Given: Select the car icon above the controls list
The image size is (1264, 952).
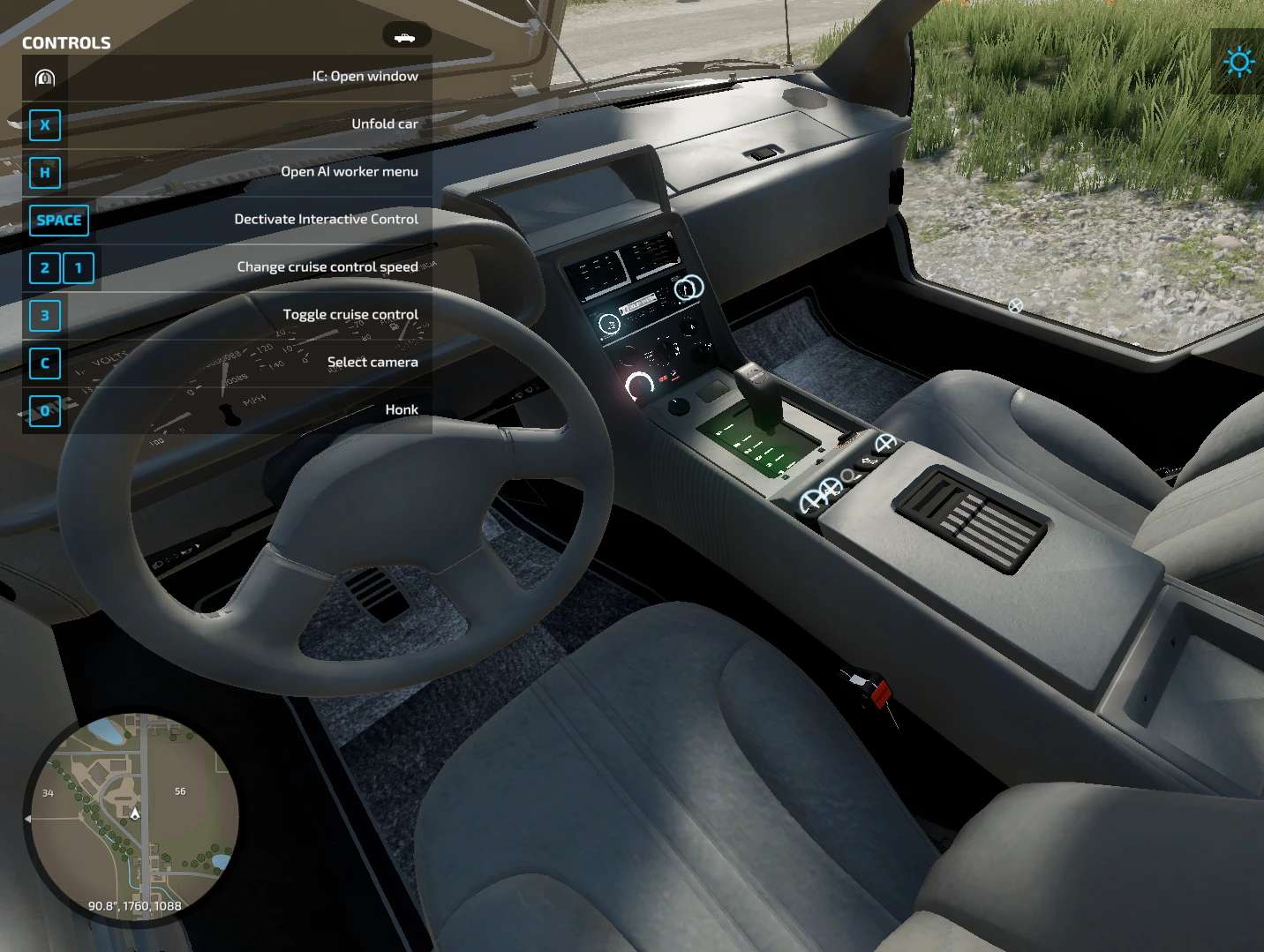Looking at the screenshot, I should click(x=406, y=36).
